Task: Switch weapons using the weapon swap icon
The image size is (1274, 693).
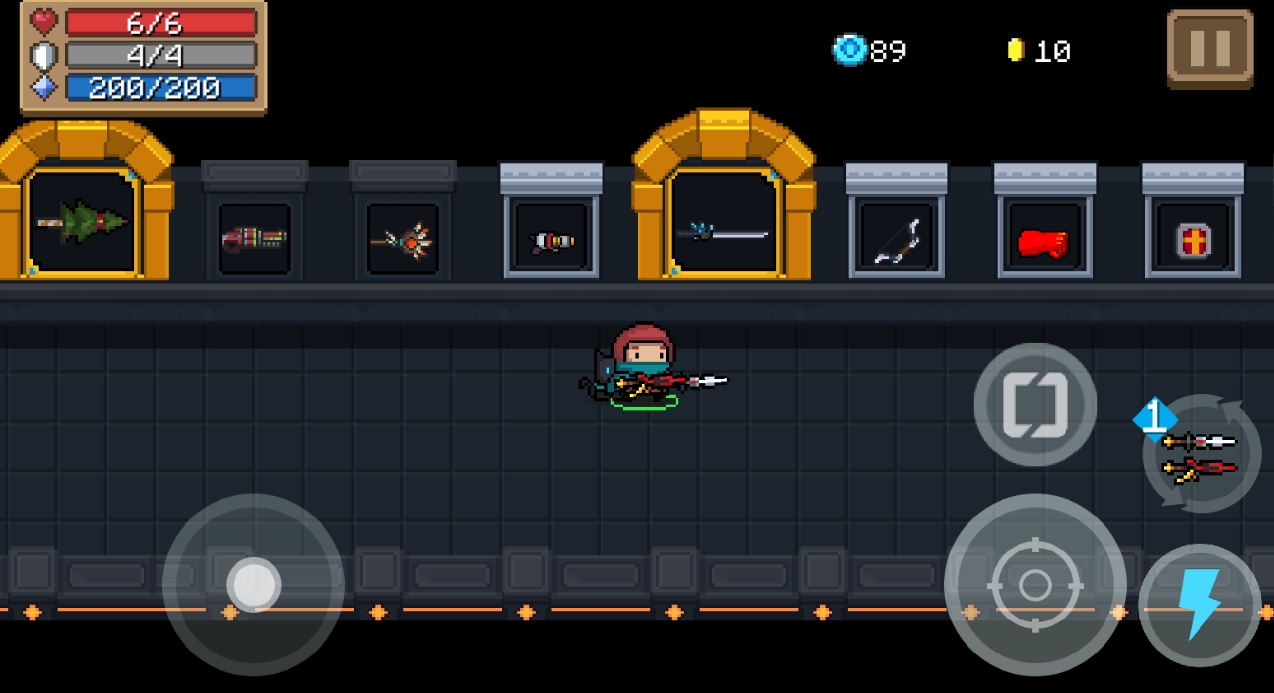Action: [1201, 455]
